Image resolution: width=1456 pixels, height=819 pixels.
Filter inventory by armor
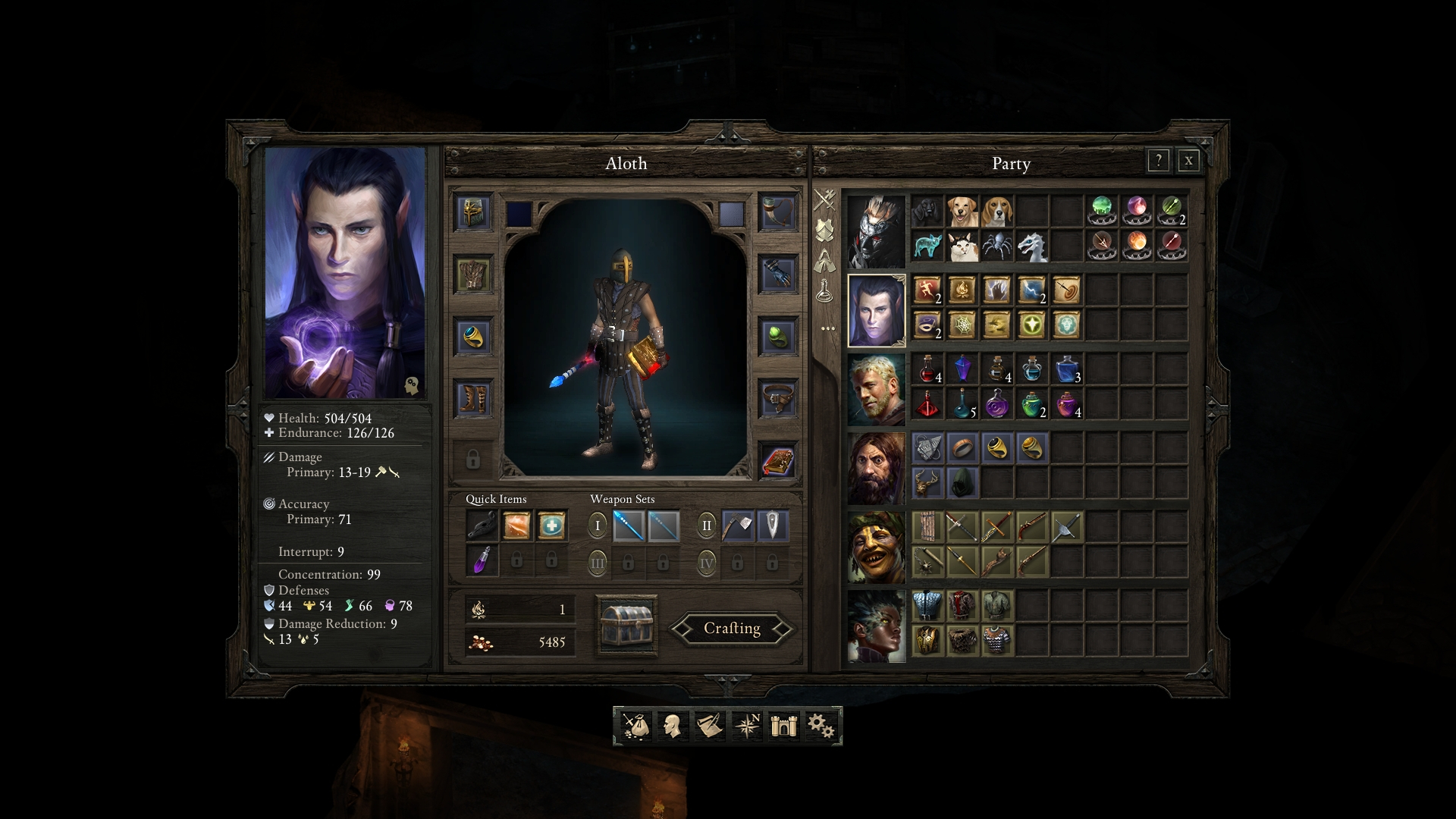[824, 228]
